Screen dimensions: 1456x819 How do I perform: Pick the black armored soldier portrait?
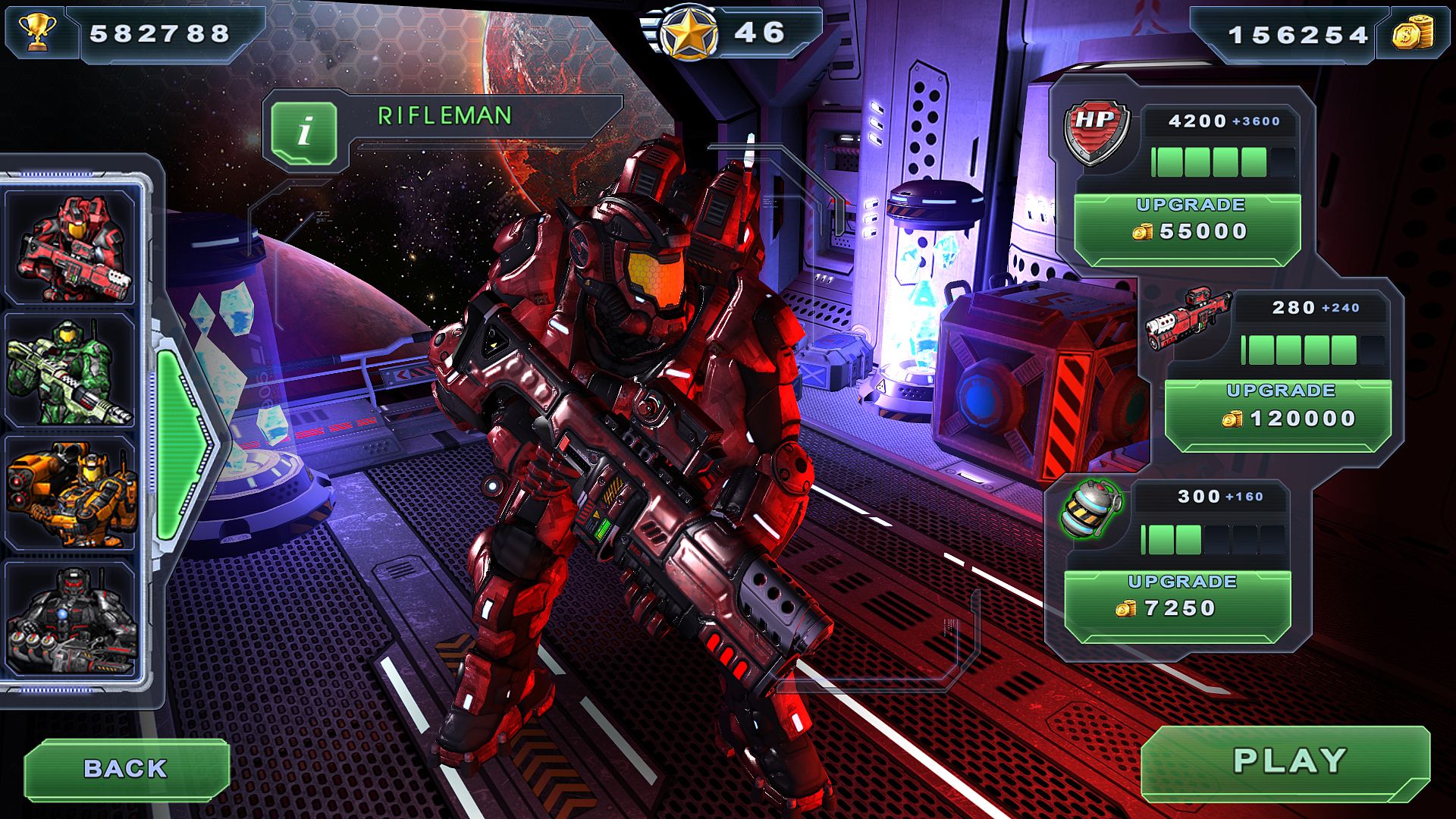point(71,618)
